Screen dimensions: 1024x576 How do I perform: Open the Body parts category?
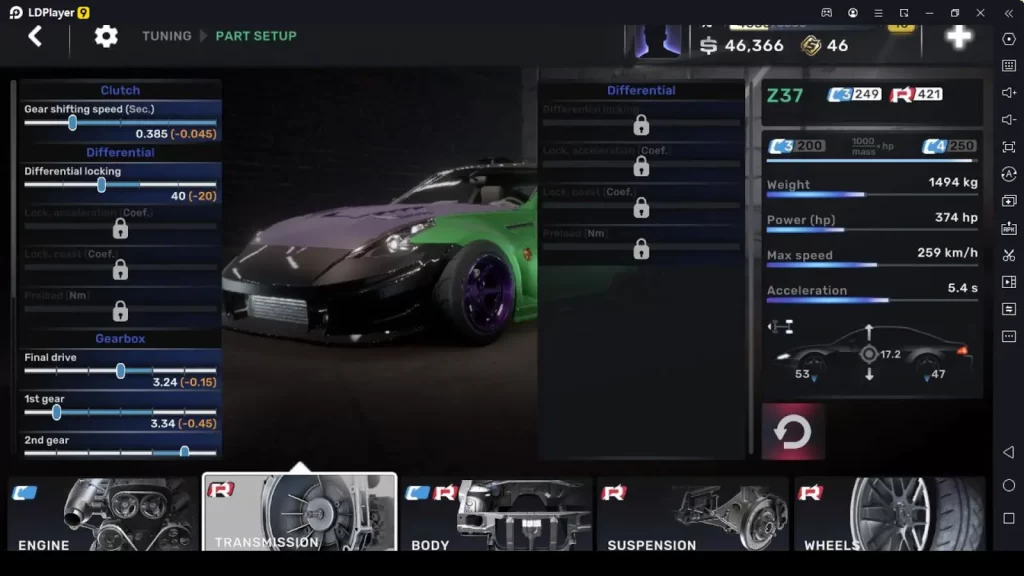(496, 514)
